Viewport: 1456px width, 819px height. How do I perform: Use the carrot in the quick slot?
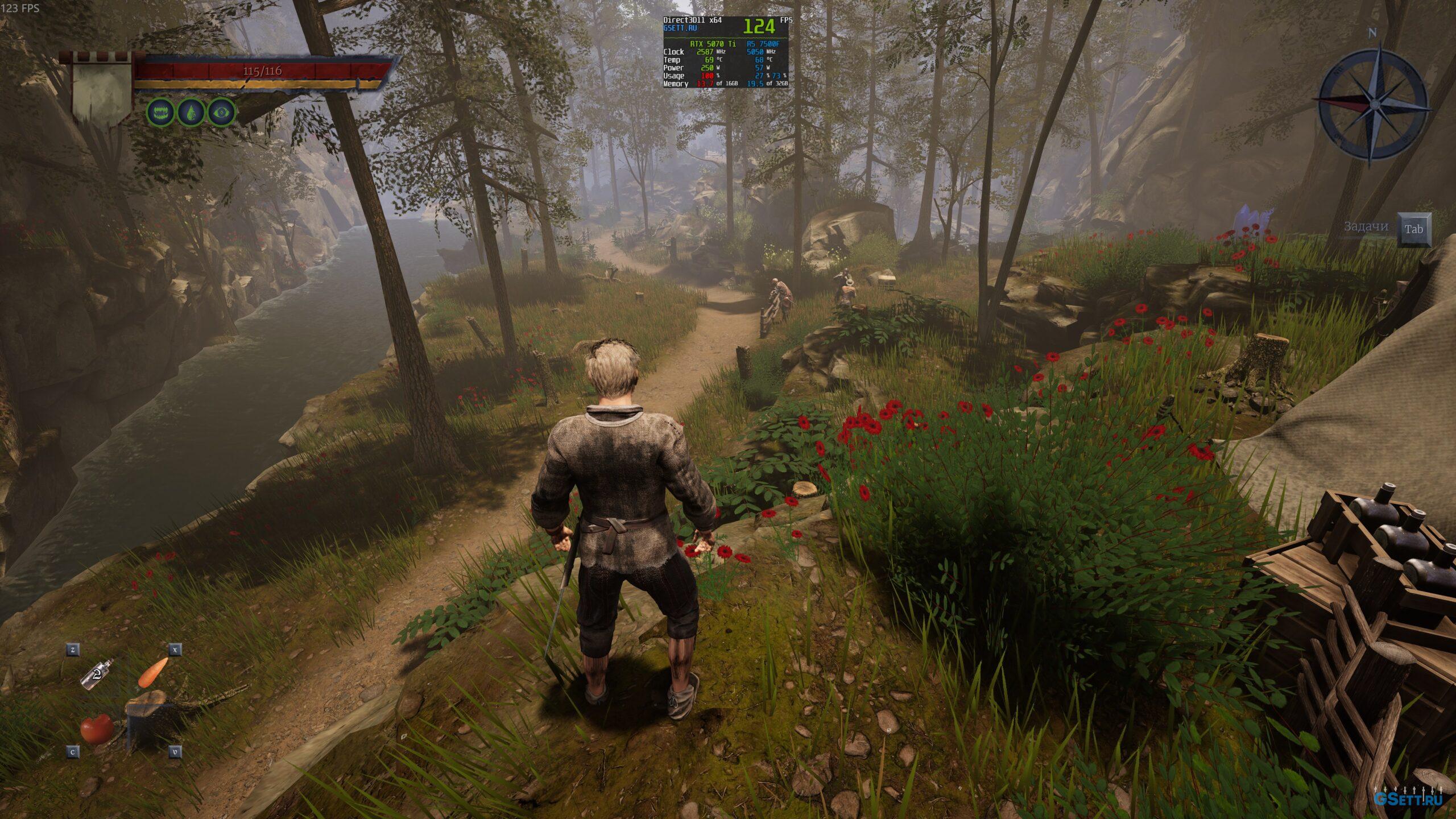click(154, 672)
